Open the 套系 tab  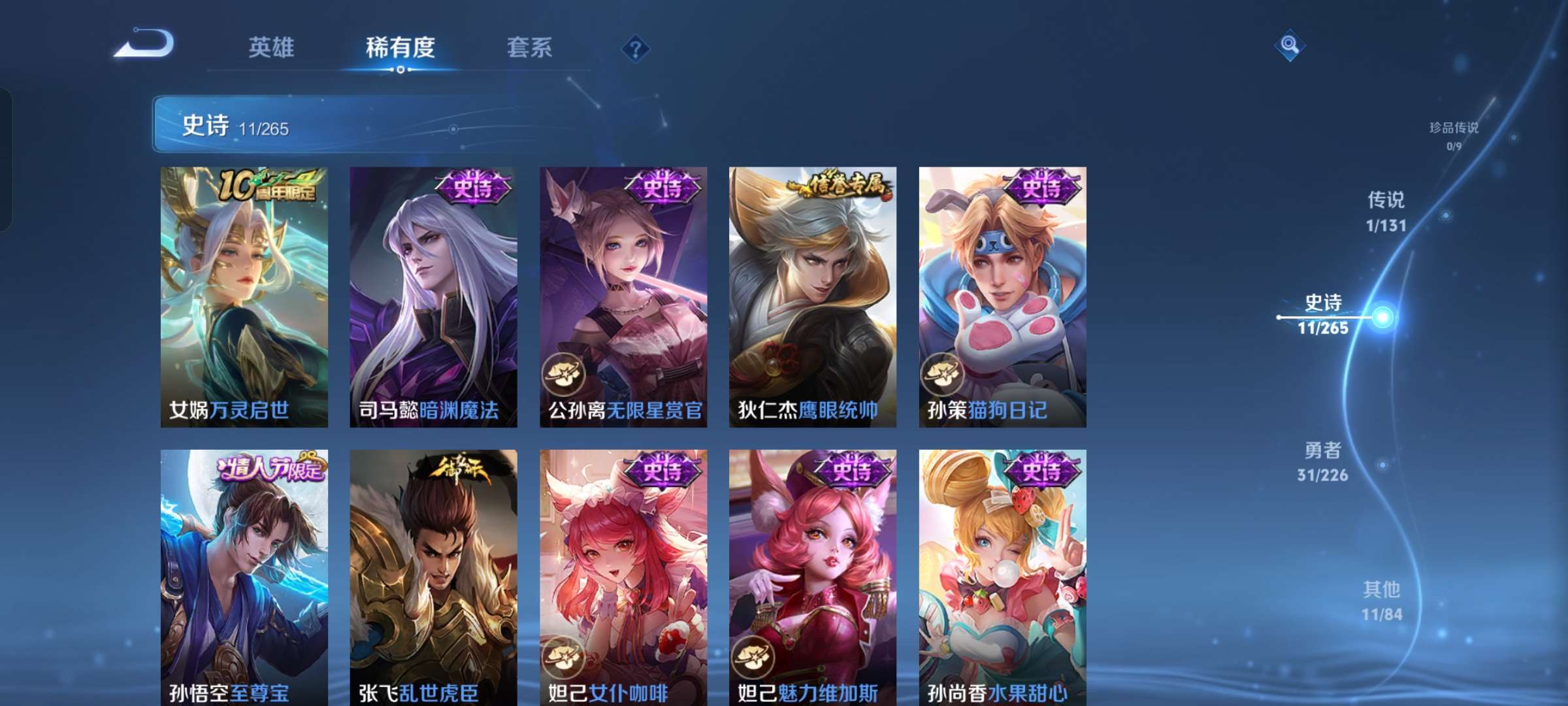coord(529,47)
